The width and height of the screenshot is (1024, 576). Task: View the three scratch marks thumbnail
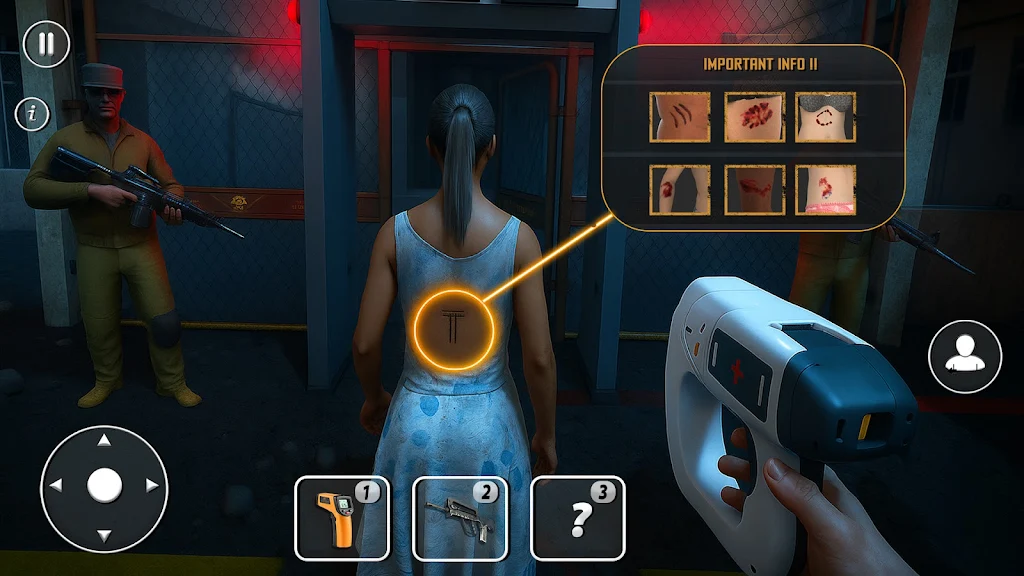tap(679, 117)
